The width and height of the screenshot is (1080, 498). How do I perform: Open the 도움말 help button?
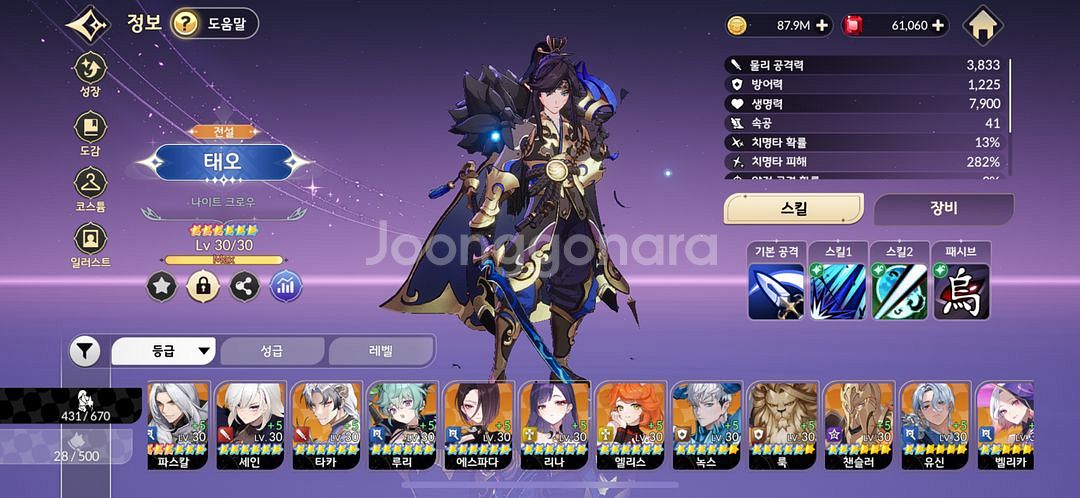214,23
